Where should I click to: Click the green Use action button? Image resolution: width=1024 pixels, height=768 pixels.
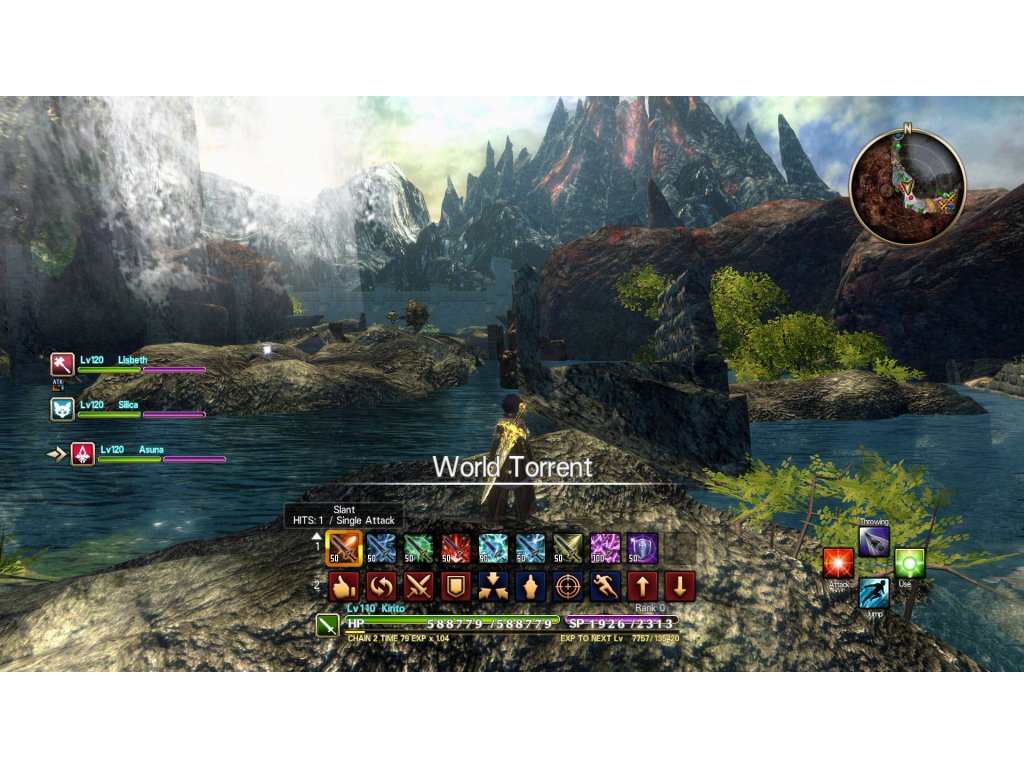(908, 563)
